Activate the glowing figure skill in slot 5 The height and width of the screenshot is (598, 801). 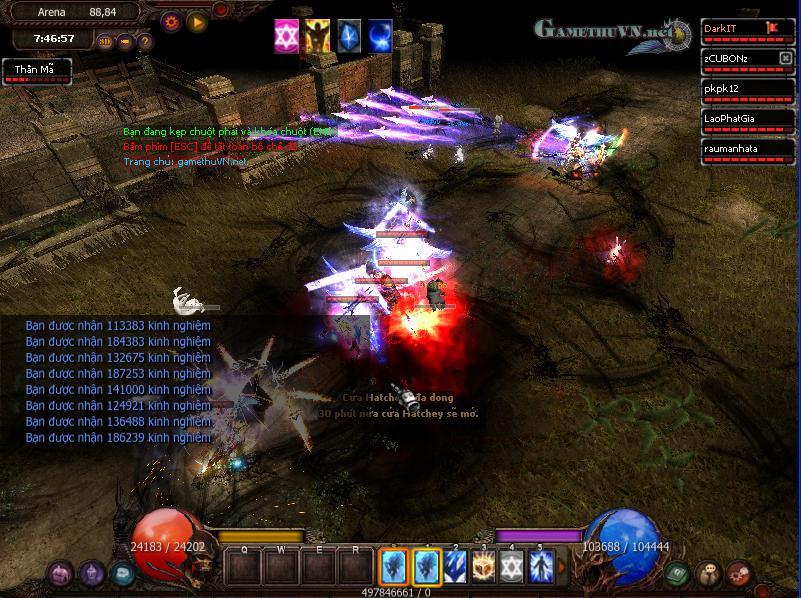click(541, 567)
